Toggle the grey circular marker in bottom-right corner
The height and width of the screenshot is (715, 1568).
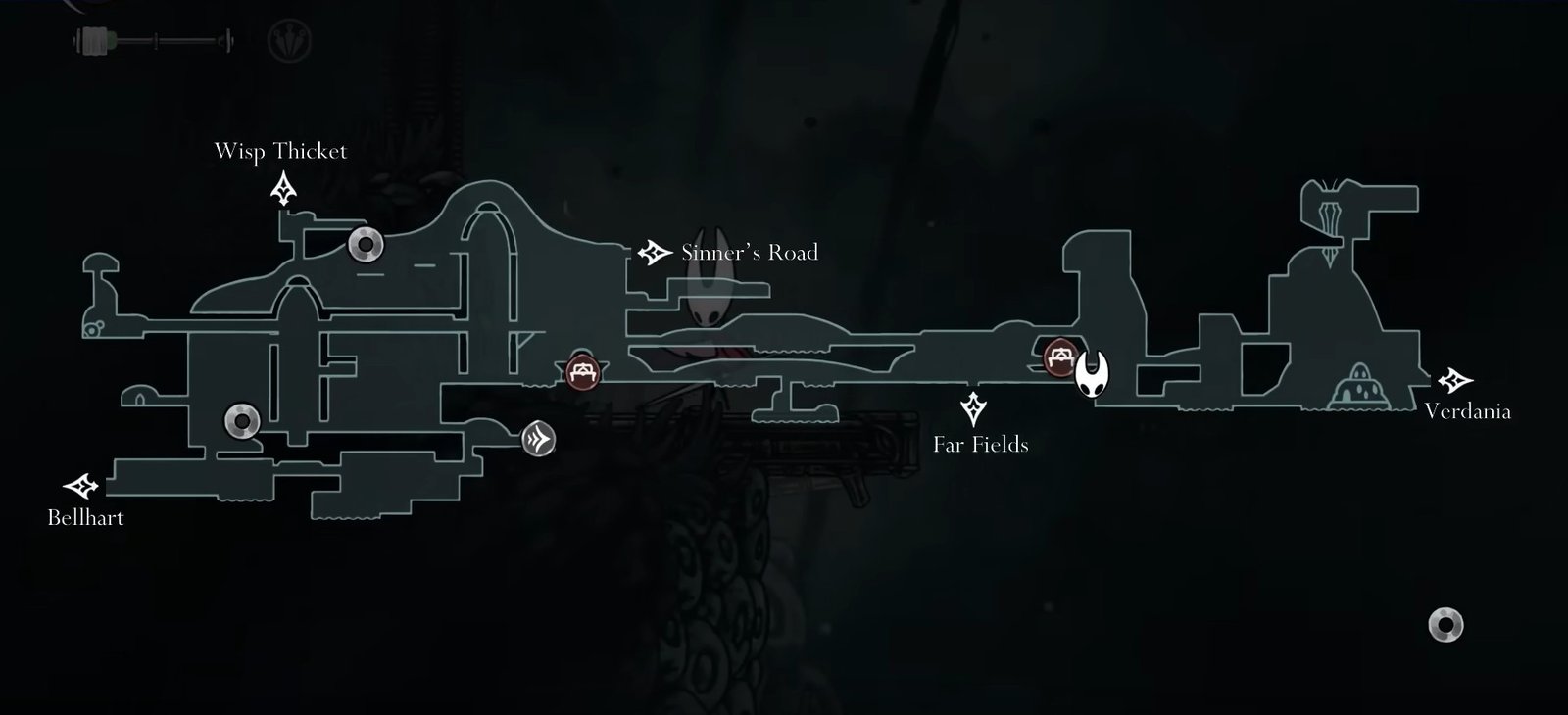(x=1444, y=623)
